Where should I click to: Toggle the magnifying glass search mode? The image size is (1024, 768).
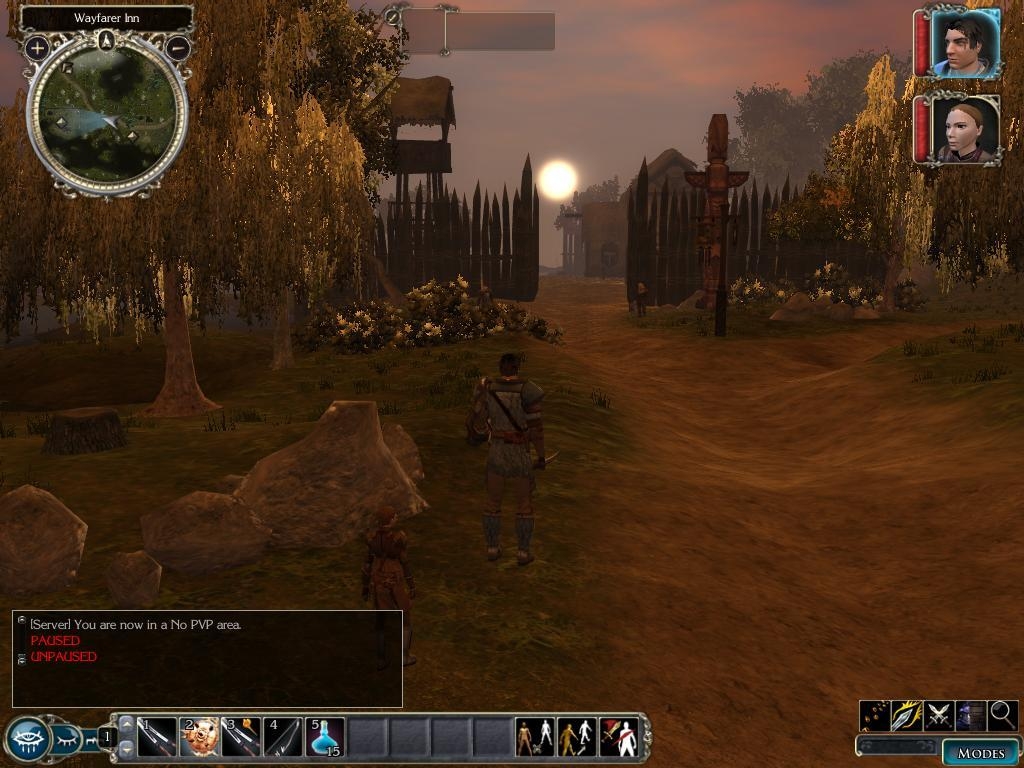point(1003,715)
